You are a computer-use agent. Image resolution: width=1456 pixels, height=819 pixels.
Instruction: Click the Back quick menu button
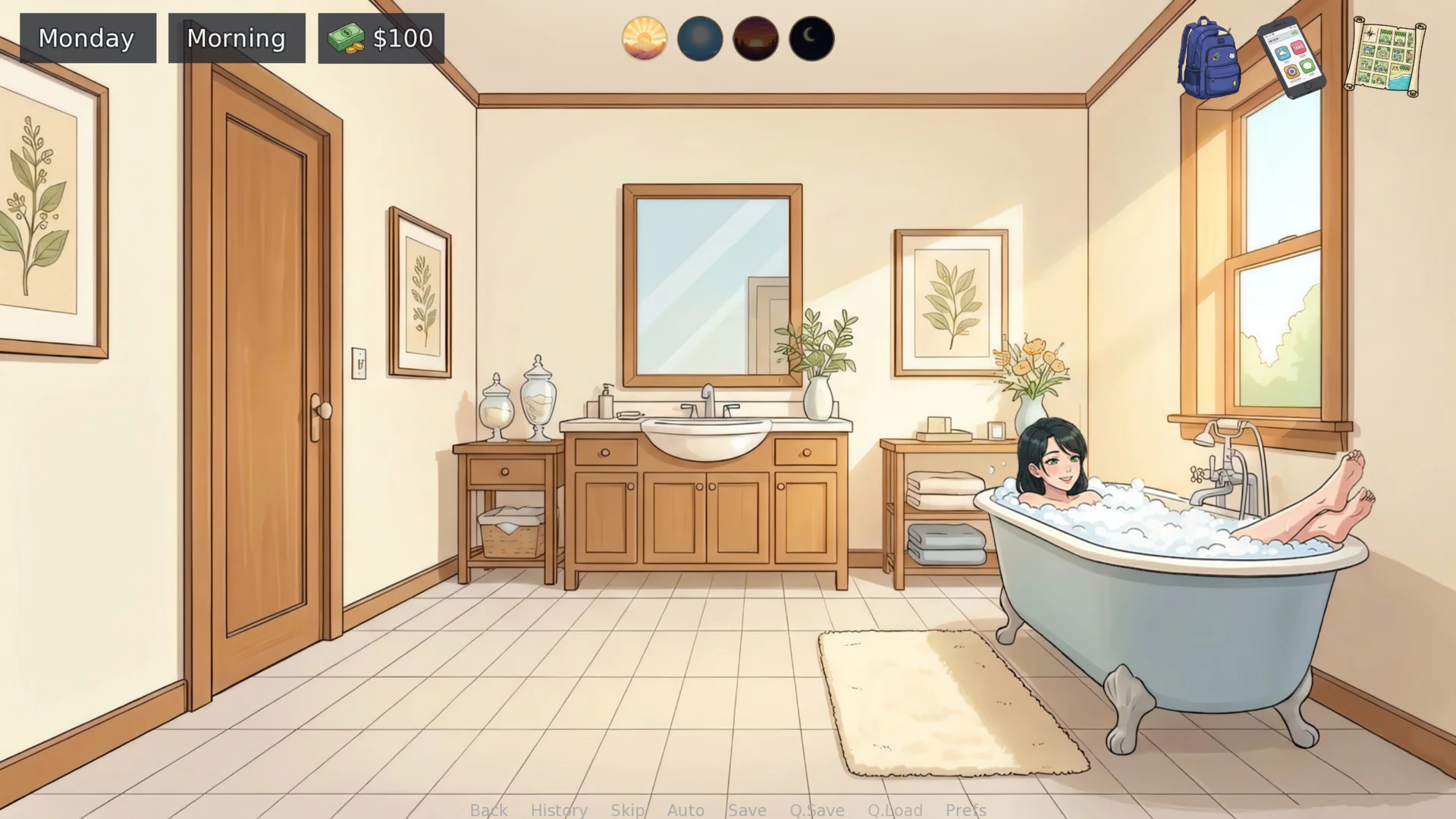[488, 810]
